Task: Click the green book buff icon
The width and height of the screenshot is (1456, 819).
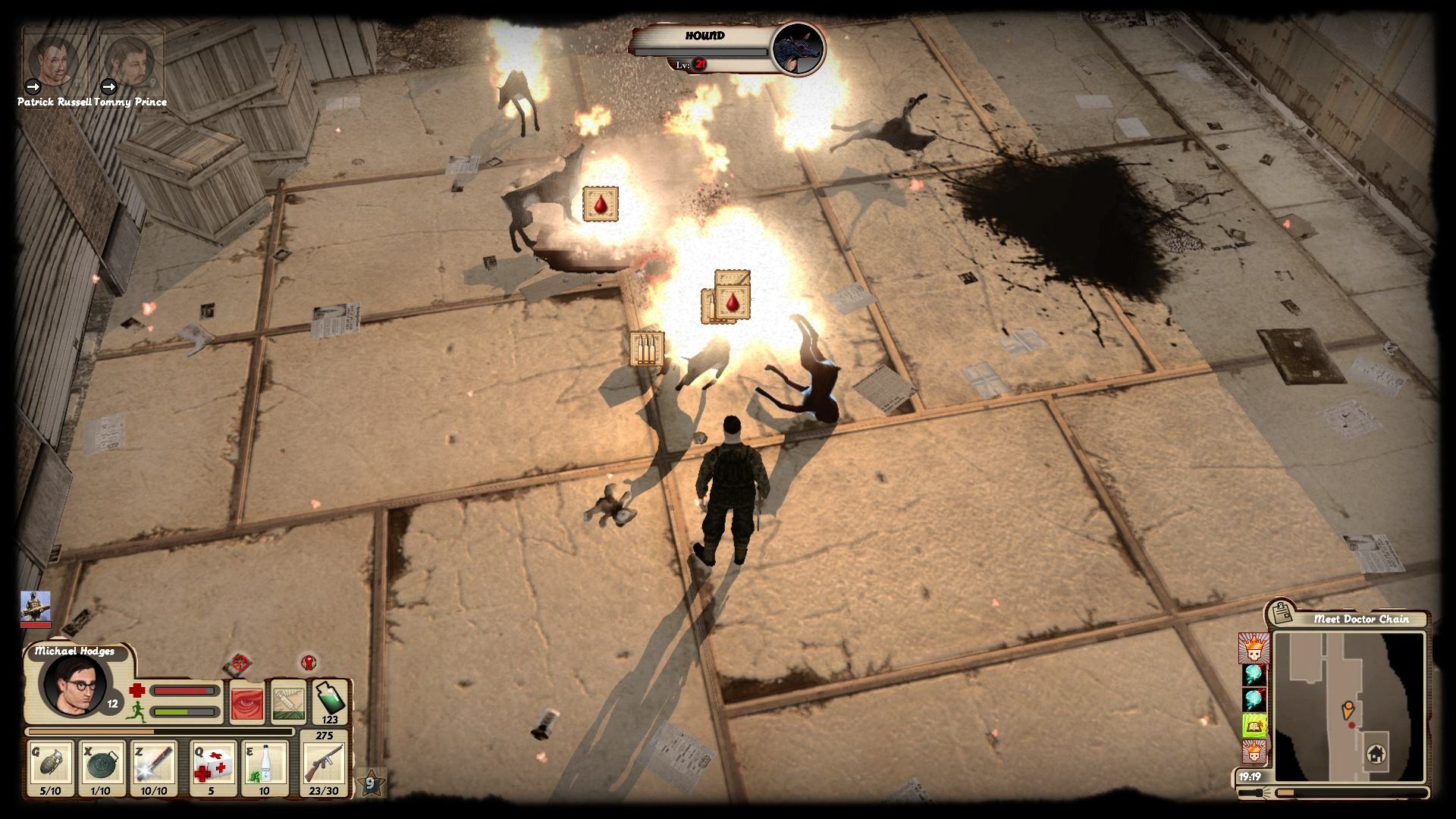Action: 1254,726
